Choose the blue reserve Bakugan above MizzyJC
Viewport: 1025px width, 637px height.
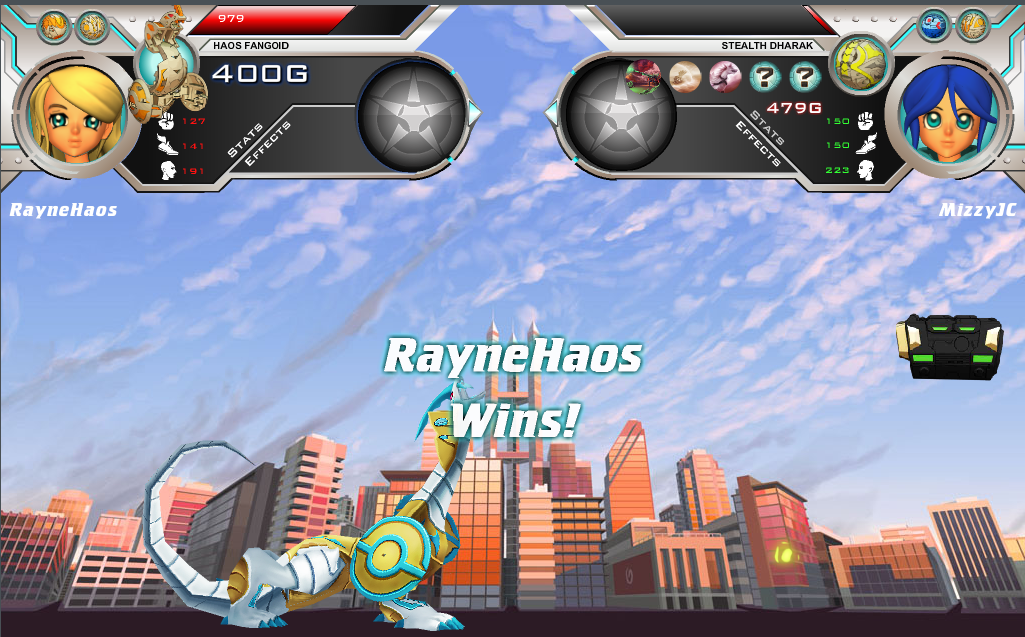[933, 25]
